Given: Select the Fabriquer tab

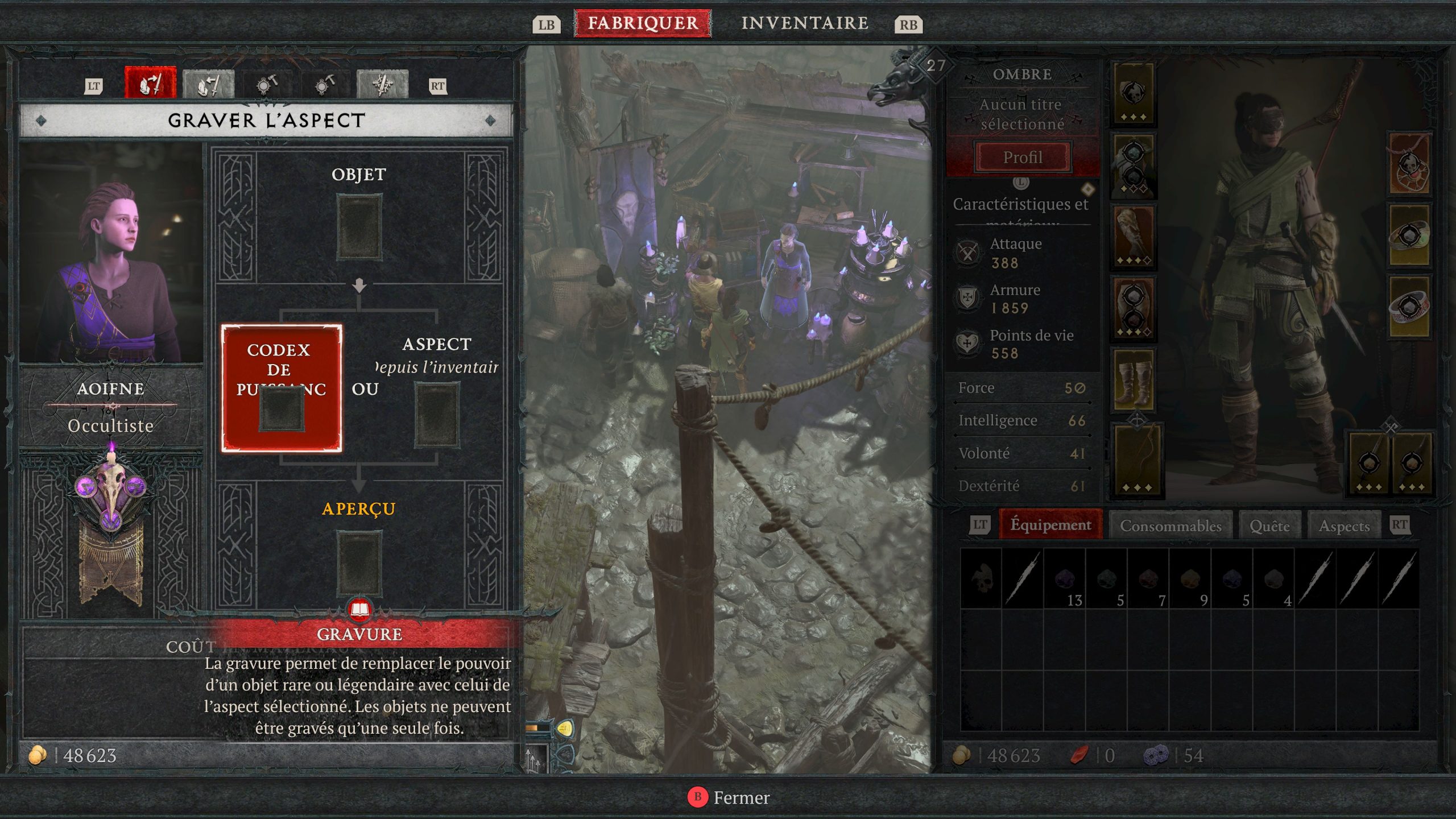Looking at the screenshot, I should point(643,23).
